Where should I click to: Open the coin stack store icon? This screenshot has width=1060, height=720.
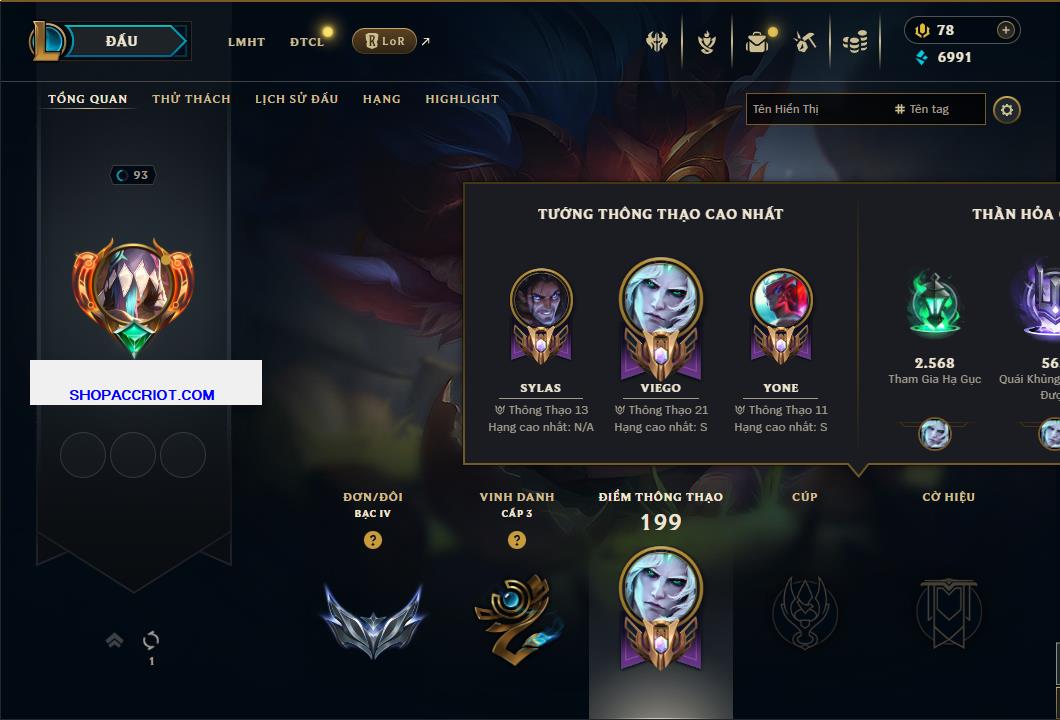pos(854,42)
